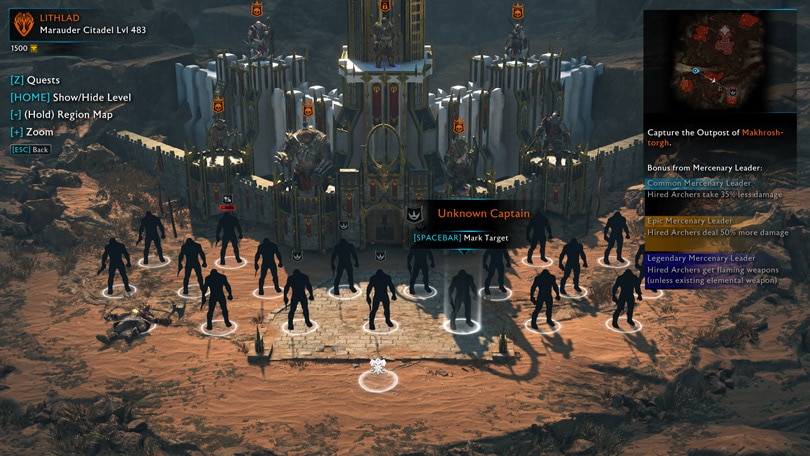Image resolution: width=810 pixels, height=456 pixels.
Task: Open the Quests menu entry
Action: [35, 80]
